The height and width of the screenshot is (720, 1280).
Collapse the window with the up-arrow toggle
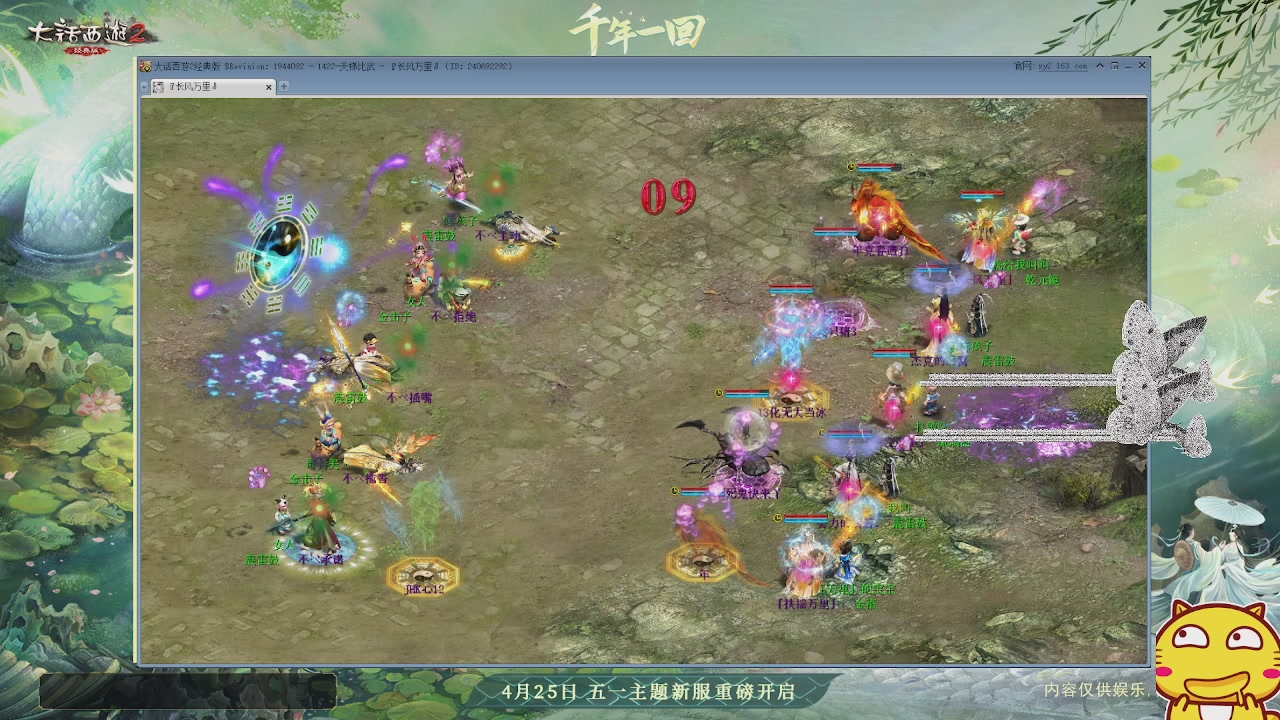[x=1098, y=65]
